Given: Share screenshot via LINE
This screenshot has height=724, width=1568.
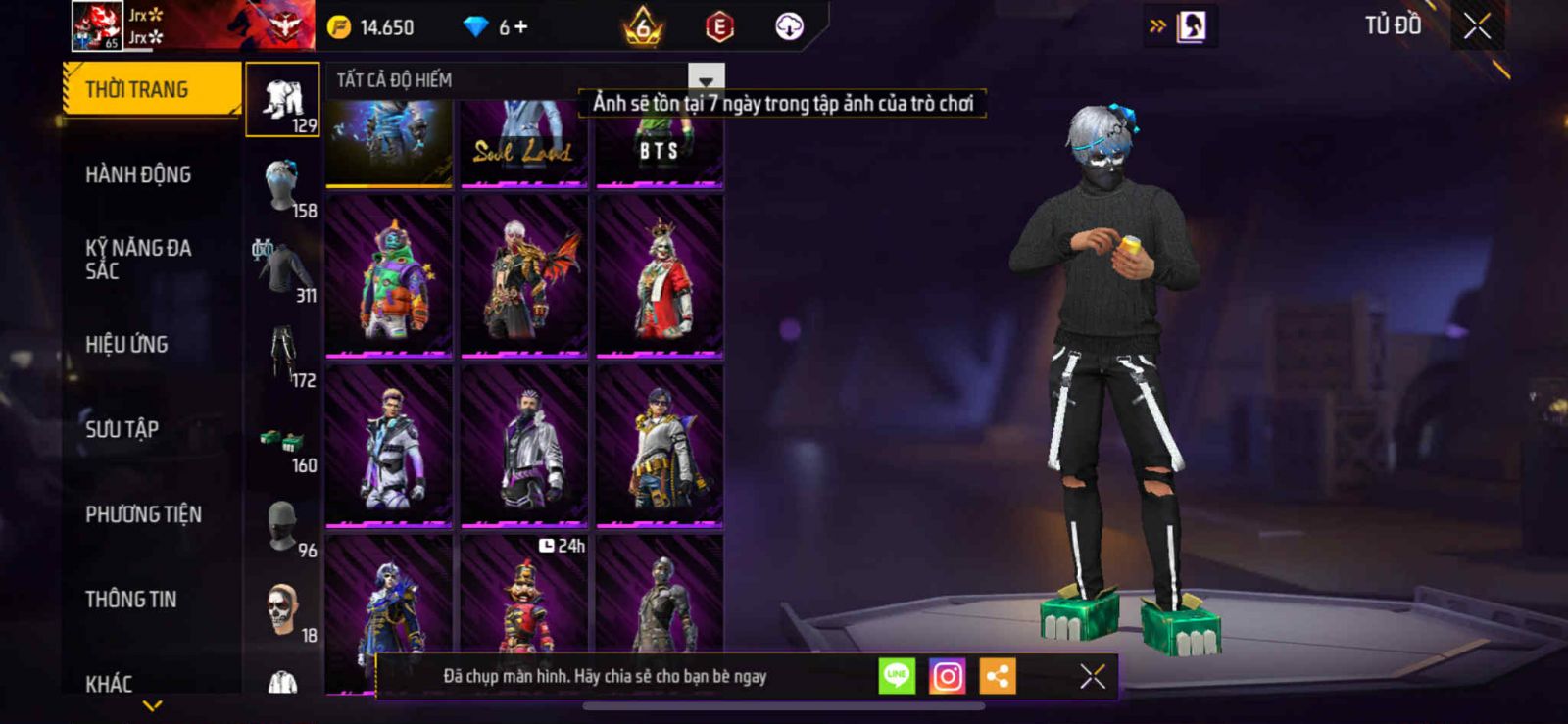Looking at the screenshot, I should pos(897,676).
